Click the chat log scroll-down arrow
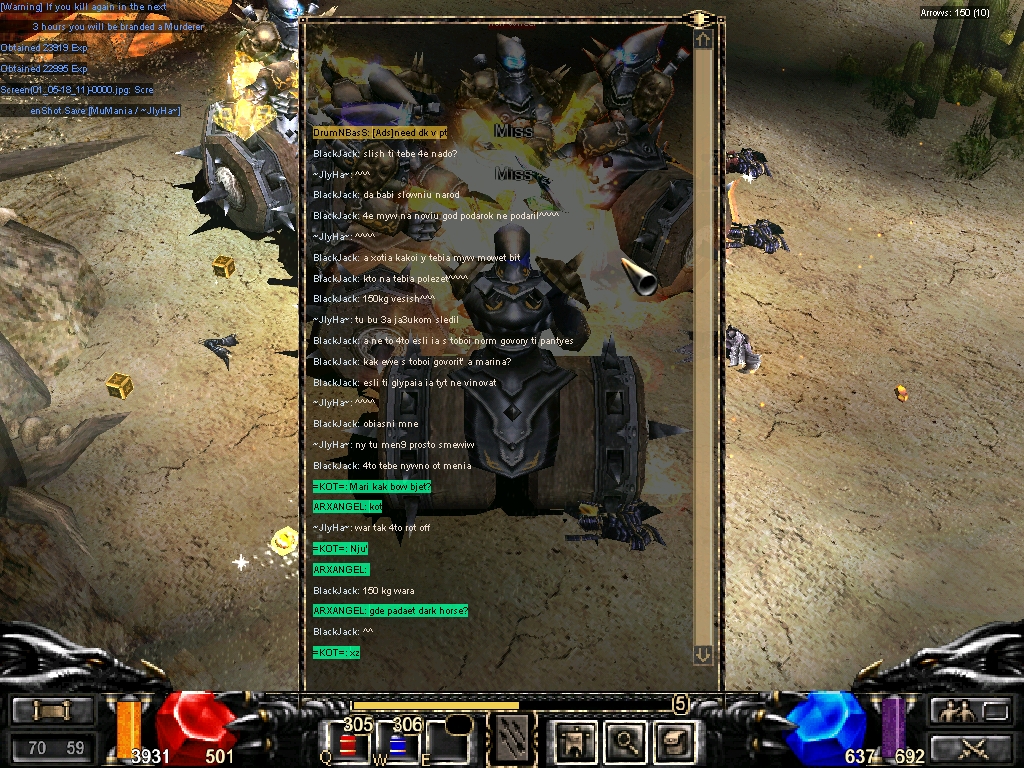This screenshot has width=1024, height=768. point(703,654)
